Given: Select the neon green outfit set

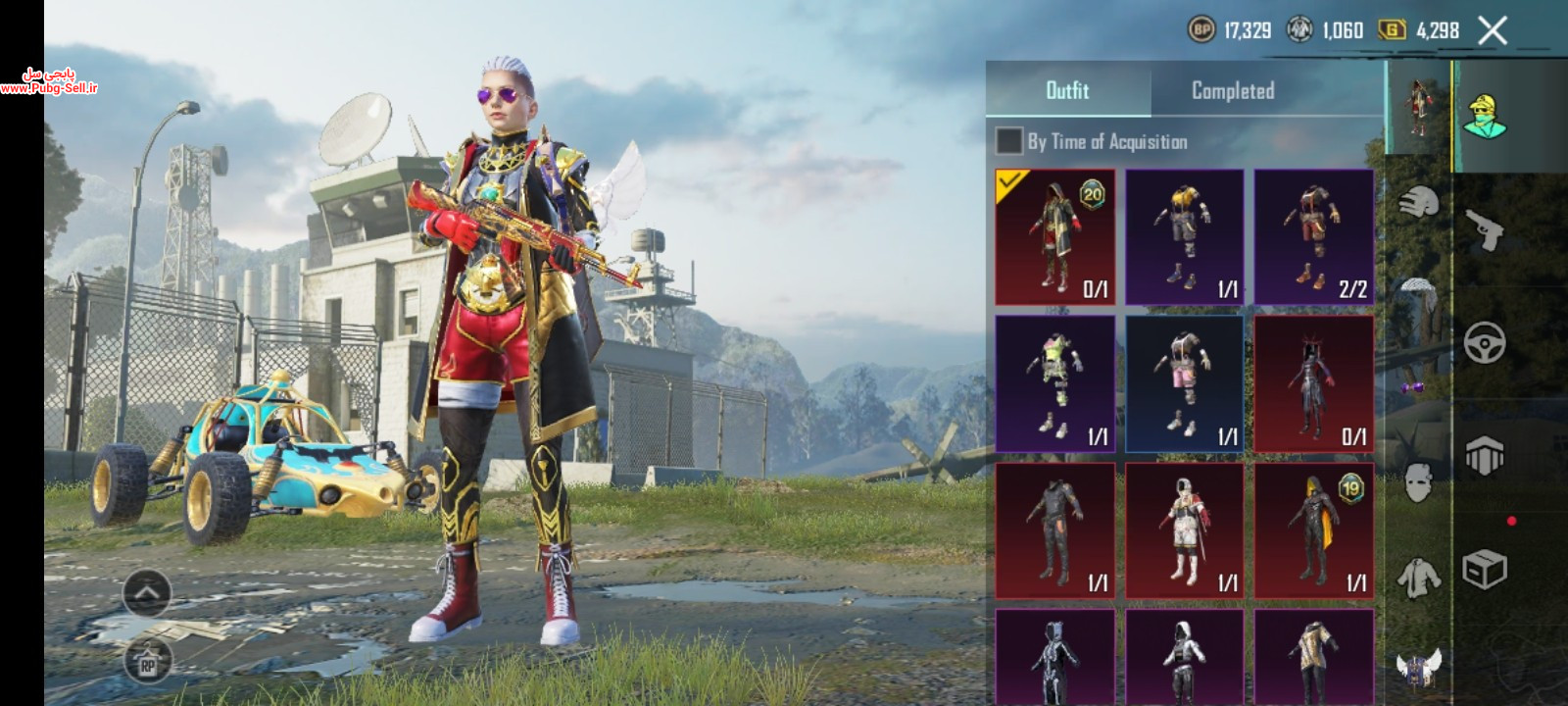Looking at the screenshot, I should point(1054,383).
